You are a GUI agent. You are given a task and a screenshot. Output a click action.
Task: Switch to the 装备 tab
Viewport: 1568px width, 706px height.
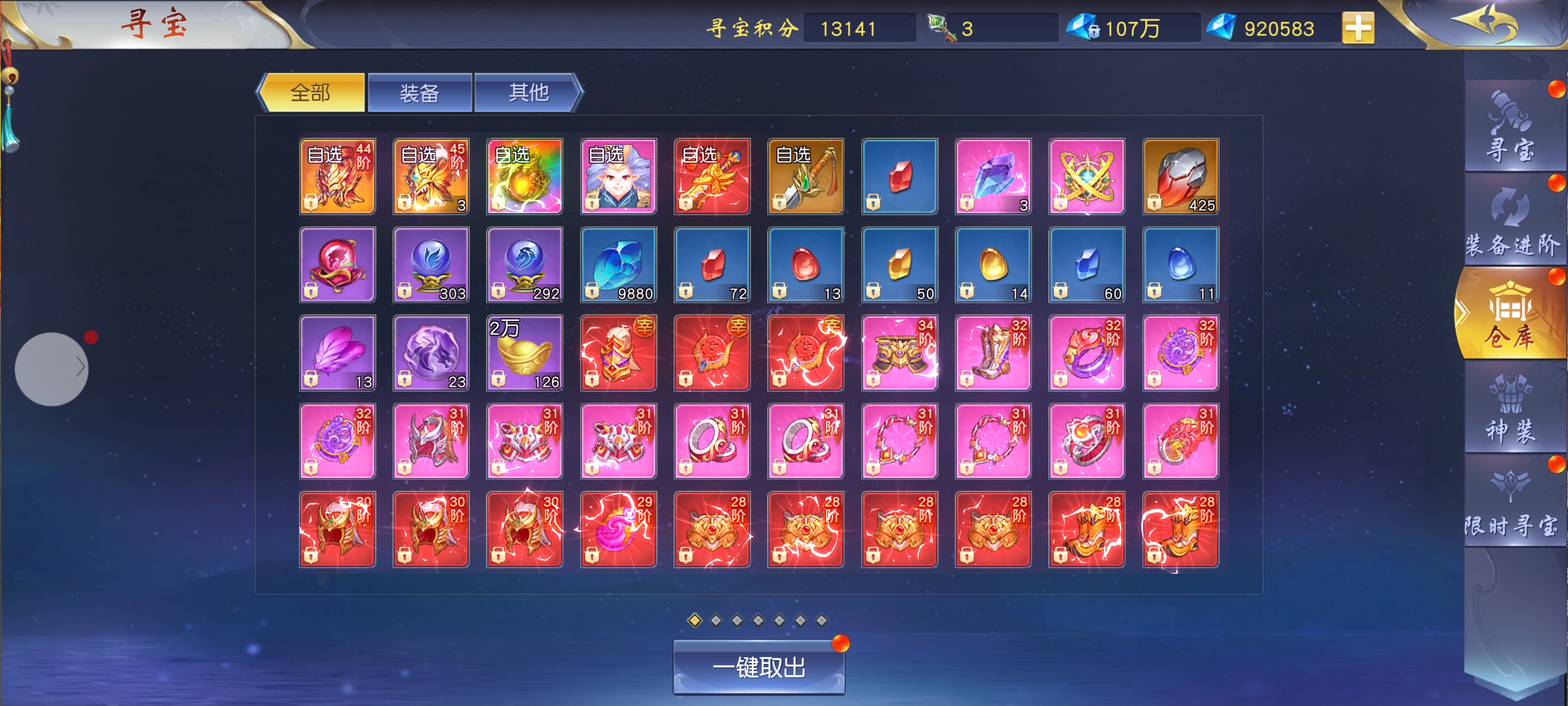[419, 93]
